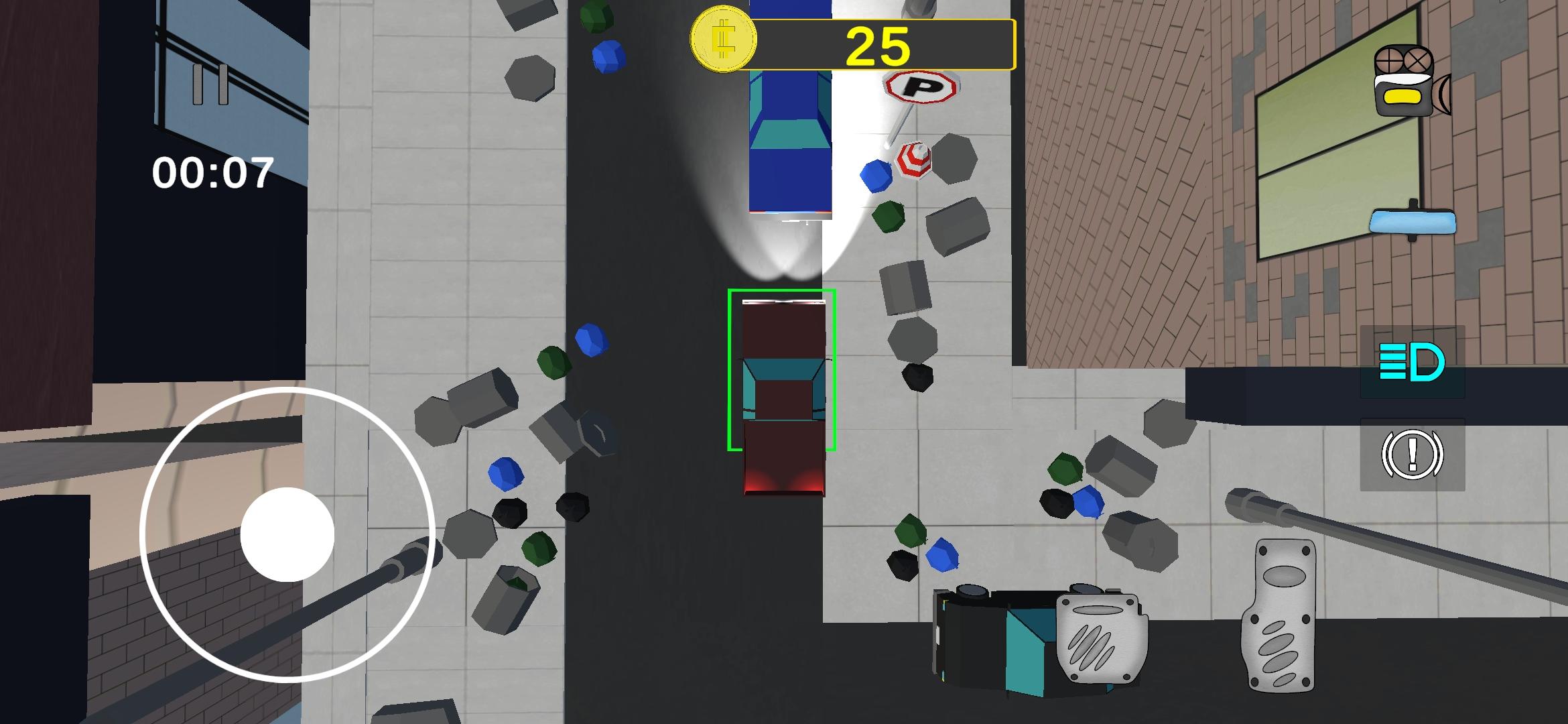Tap the coin icon in the score bar
Image resolution: width=1568 pixels, height=724 pixels.
(x=724, y=40)
